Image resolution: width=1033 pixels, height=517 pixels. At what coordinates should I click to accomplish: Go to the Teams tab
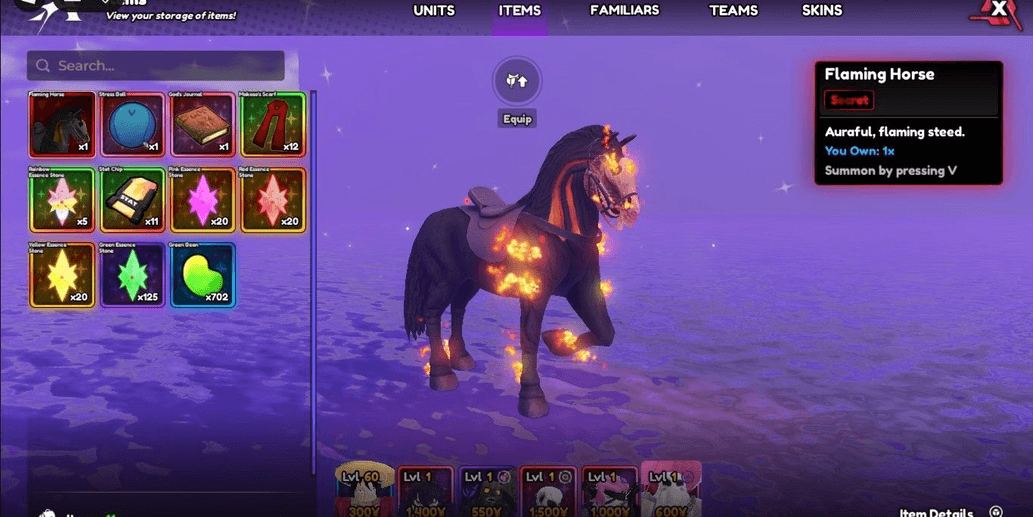click(733, 11)
